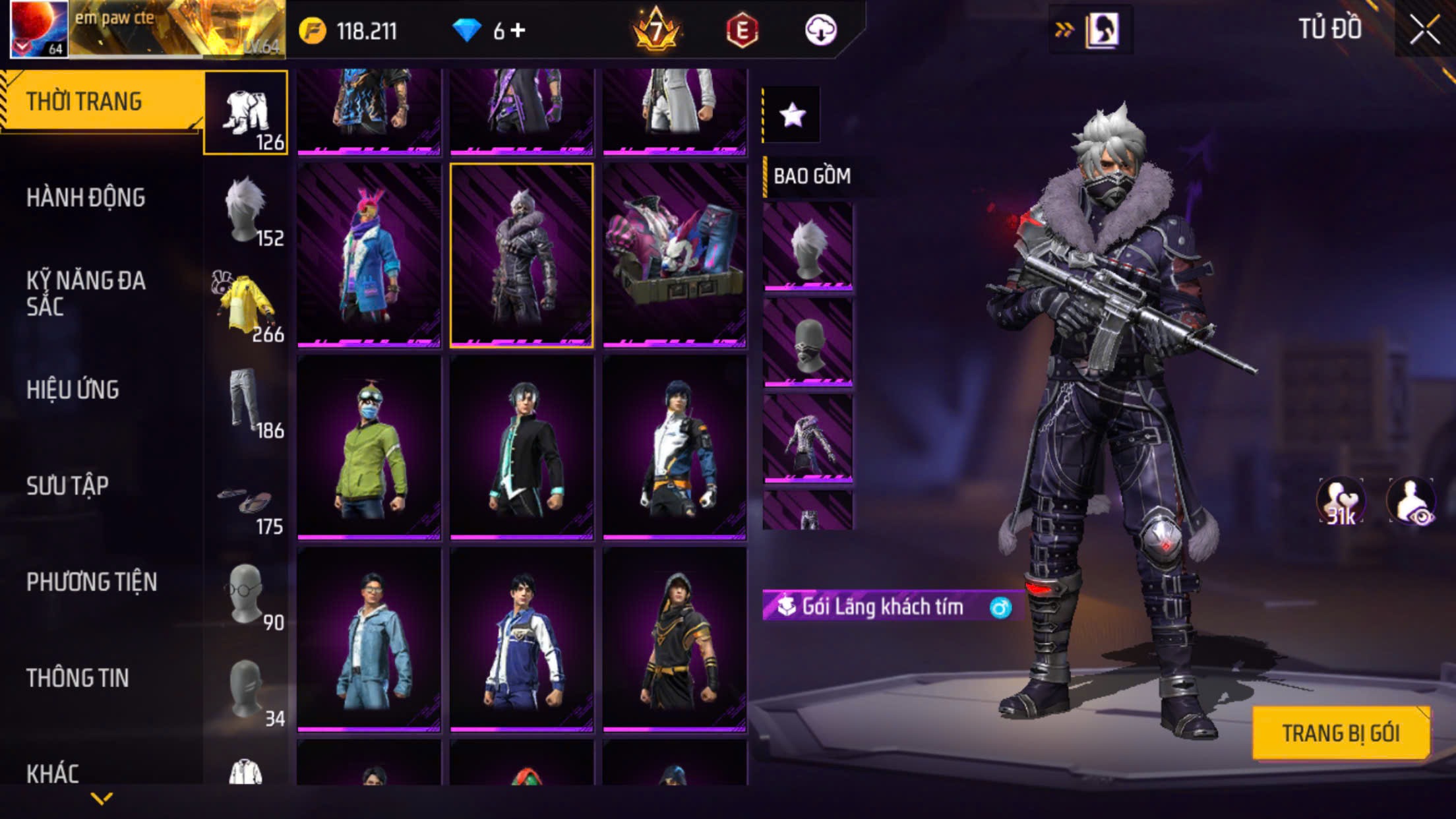Pick the green jacket propeller-hat outfit

tap(369, 447)
